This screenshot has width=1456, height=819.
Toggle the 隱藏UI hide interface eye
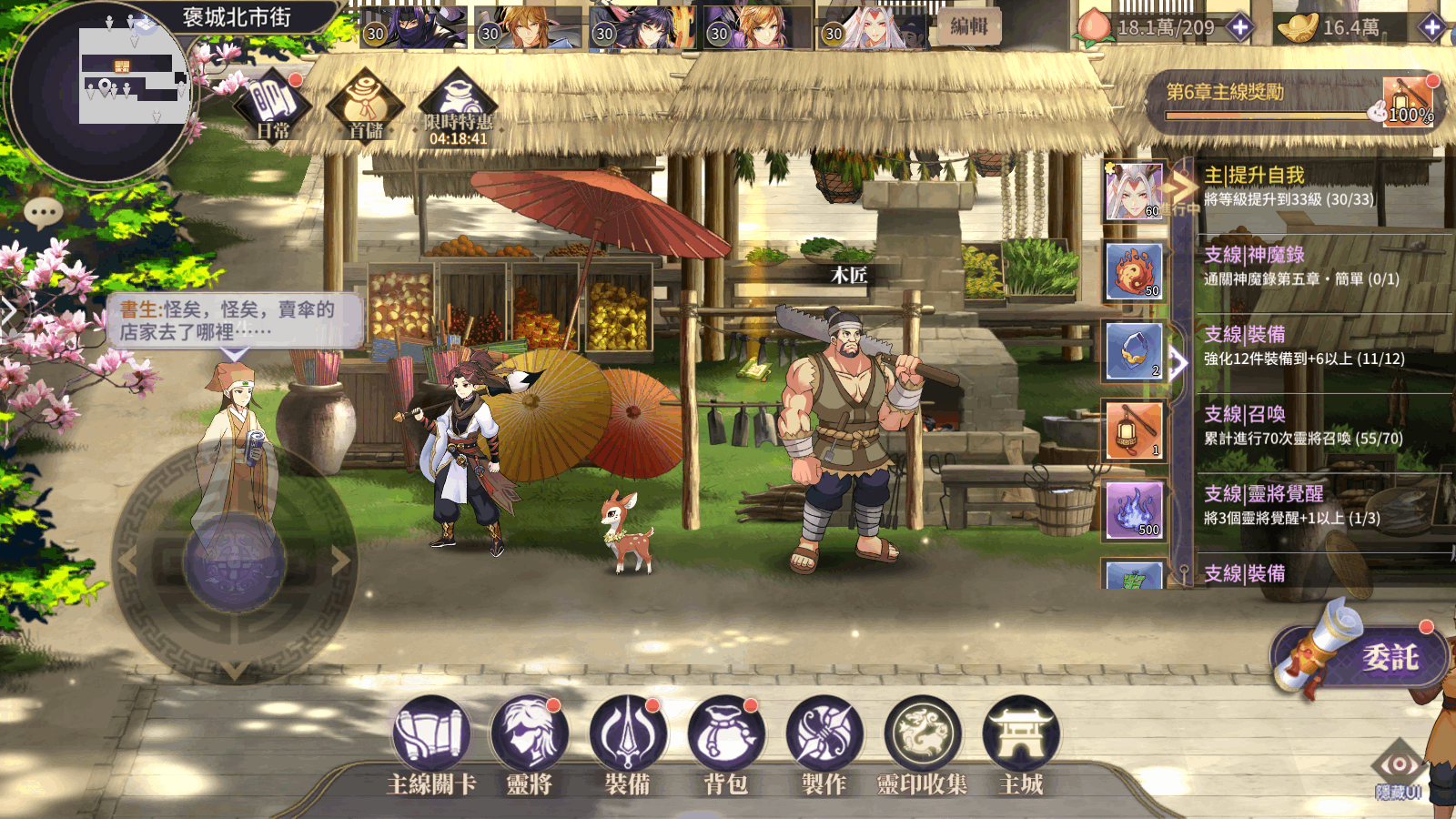pos(1399,770)
